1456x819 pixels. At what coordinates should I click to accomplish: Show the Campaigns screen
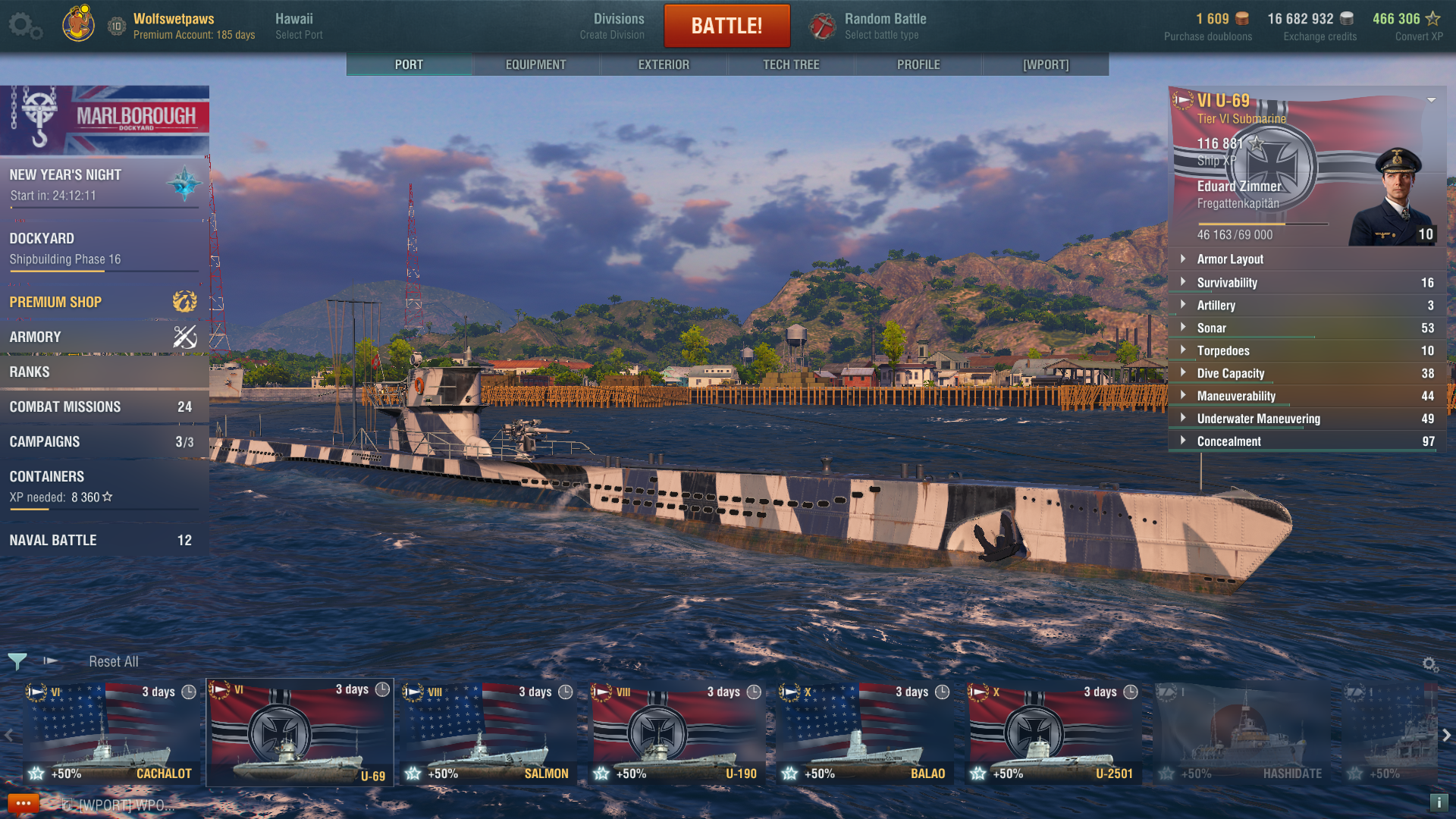coord(103,441)
